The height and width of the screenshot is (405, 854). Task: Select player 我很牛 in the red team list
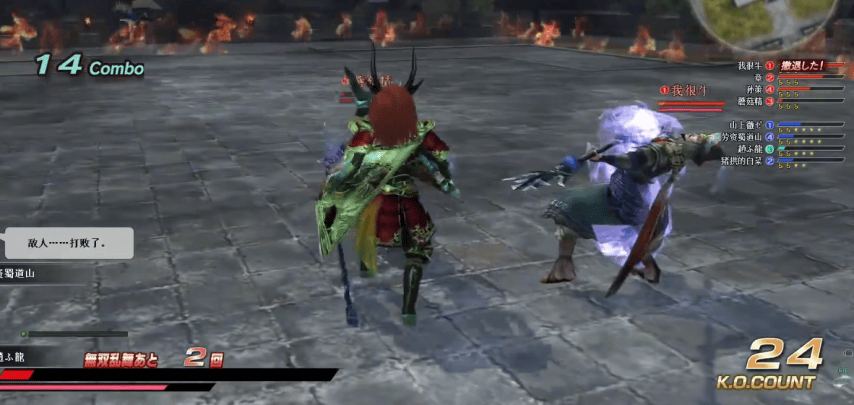click(x=749, y=66)
